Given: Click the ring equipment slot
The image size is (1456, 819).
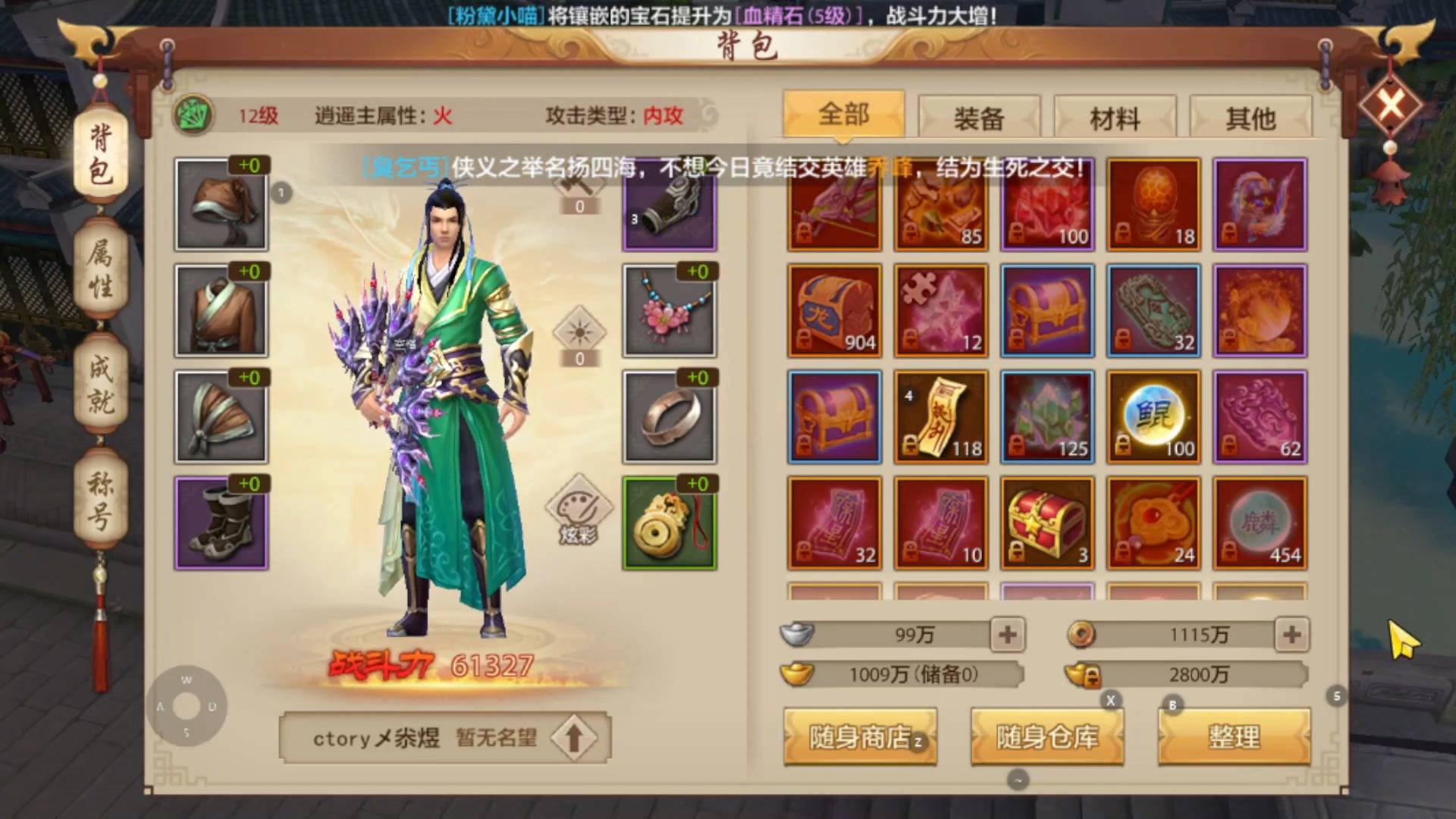Looking at the screenshot, I should pos(669,416).
